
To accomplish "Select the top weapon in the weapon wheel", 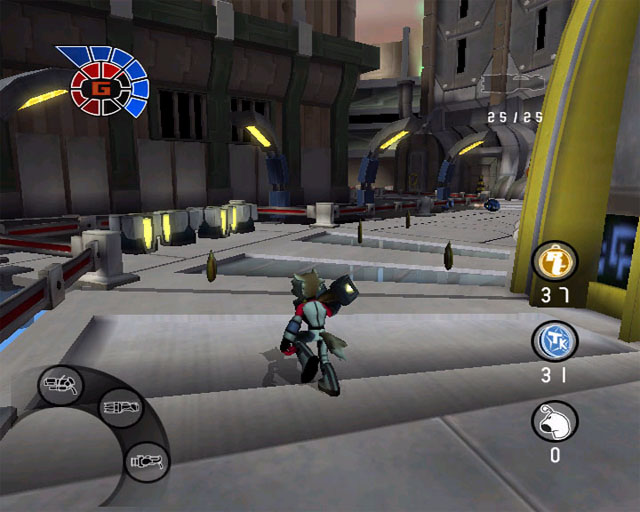I will click(61, 384).
